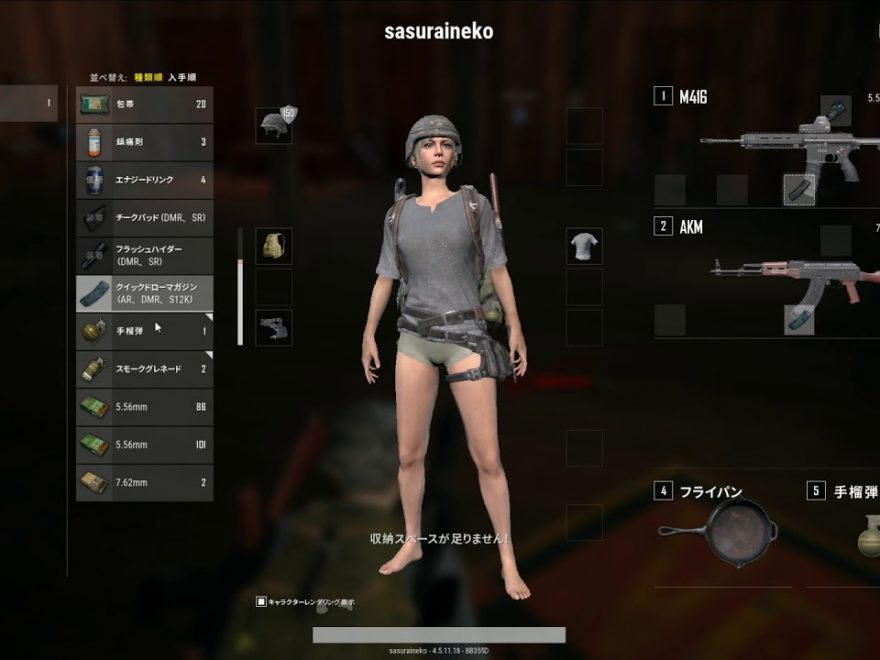Choose the 5.56mm ammo stack of 101

(144, 445)
